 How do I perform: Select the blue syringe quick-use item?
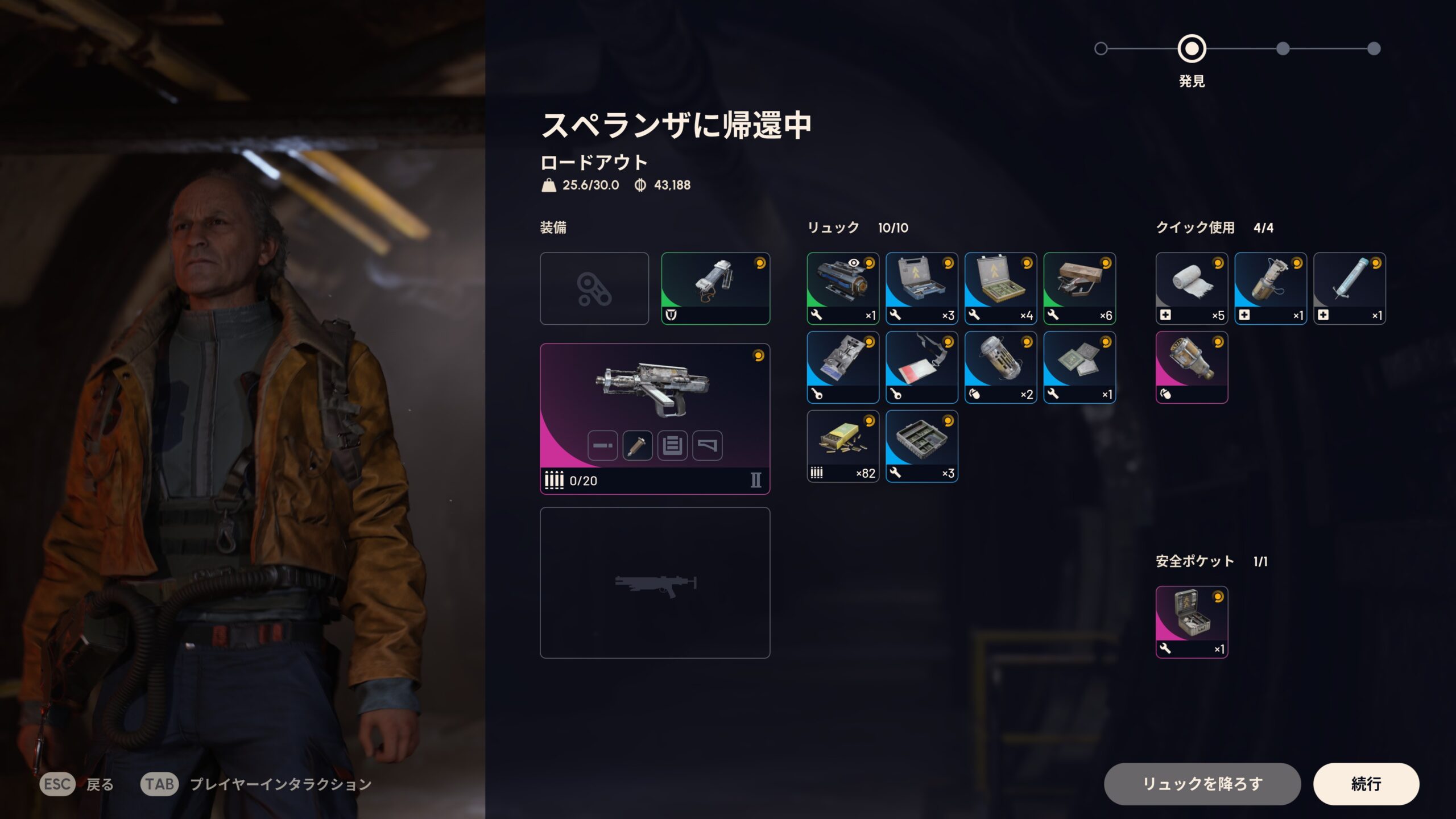(1349, 288)
